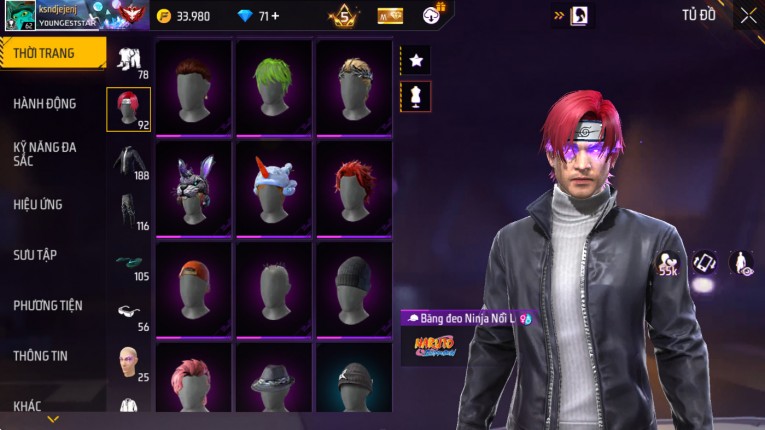Open the jacket subcategory with 188 items
Image resolution: width=765 pixels, height=430 pixels.
(x=129, y=162)
